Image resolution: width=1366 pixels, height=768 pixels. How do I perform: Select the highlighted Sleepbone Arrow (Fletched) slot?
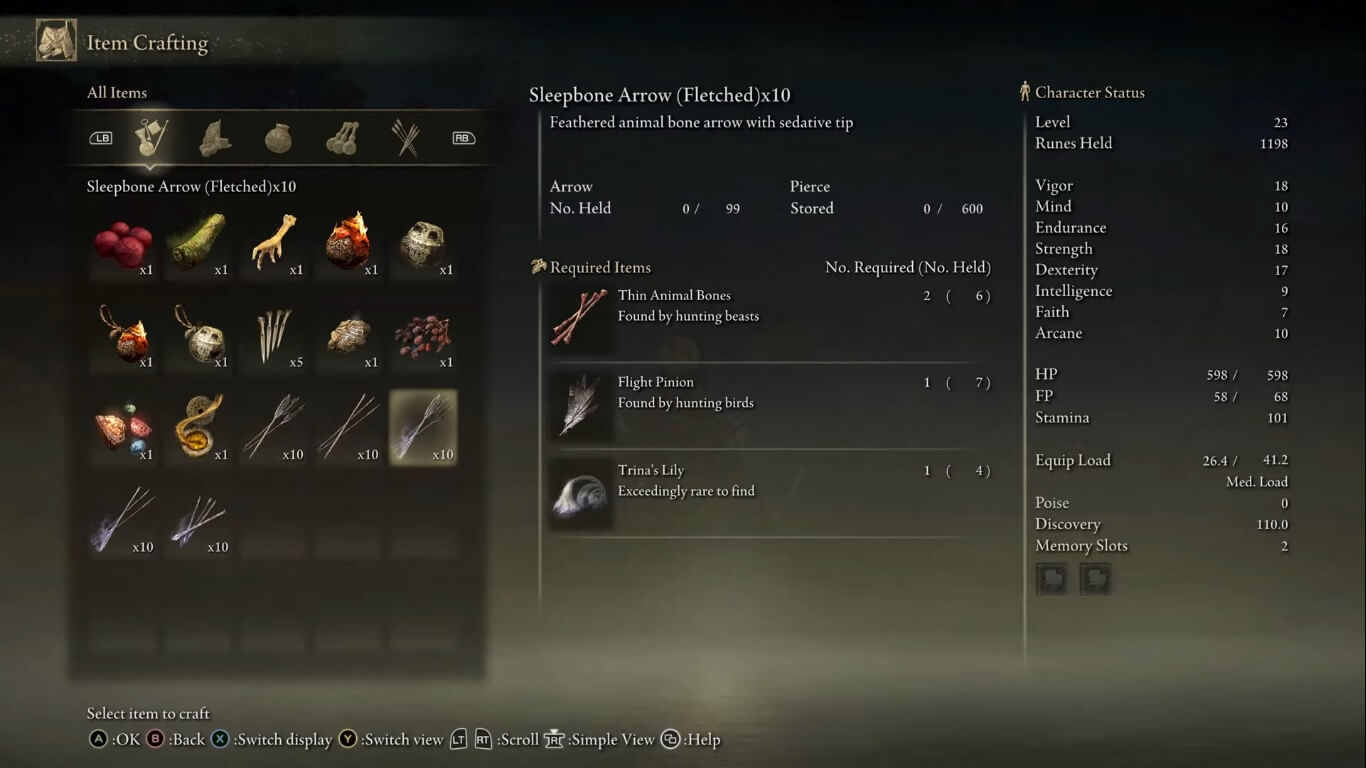tap(422, 428)
